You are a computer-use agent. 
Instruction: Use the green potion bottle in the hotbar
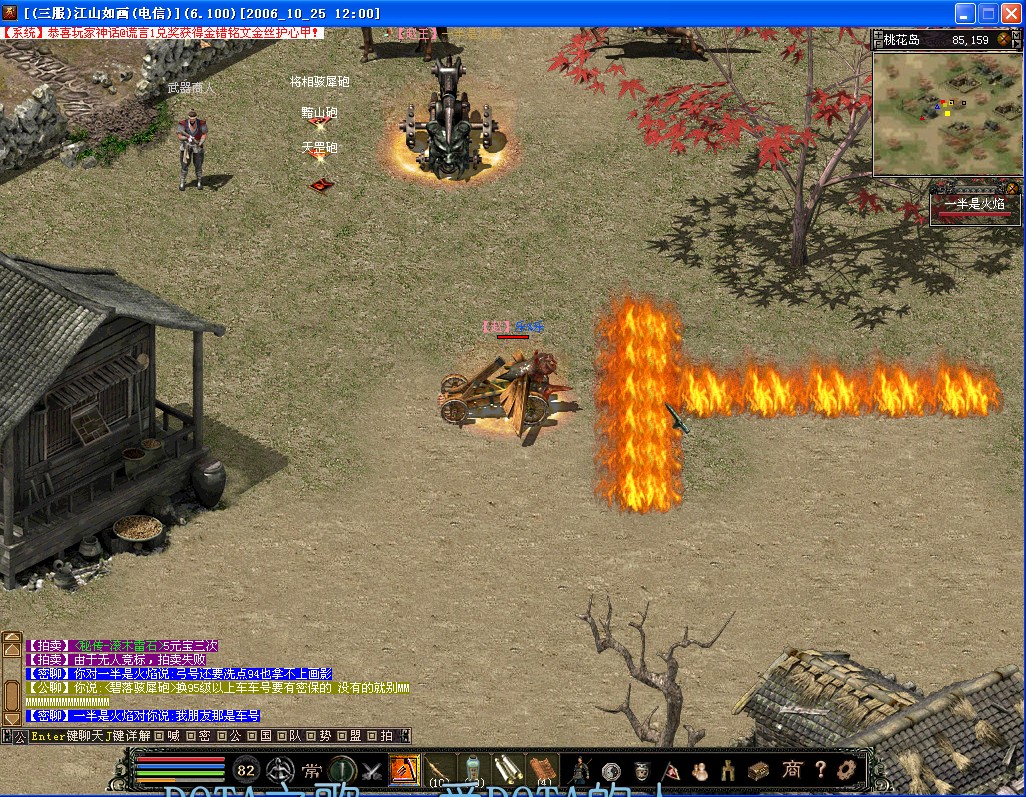coord(473,770)
